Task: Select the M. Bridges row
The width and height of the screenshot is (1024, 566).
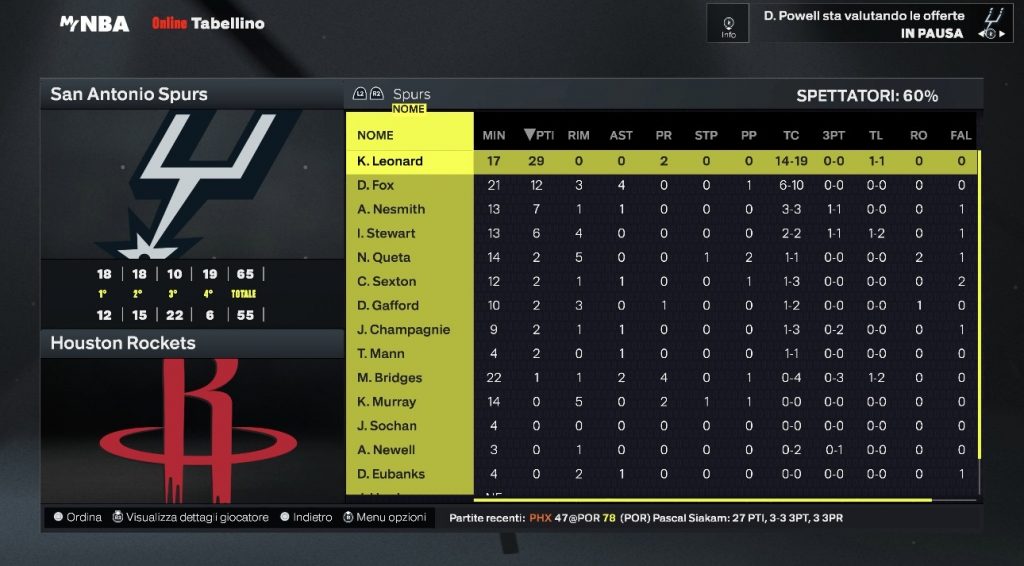Action: (x=390, y=377)
